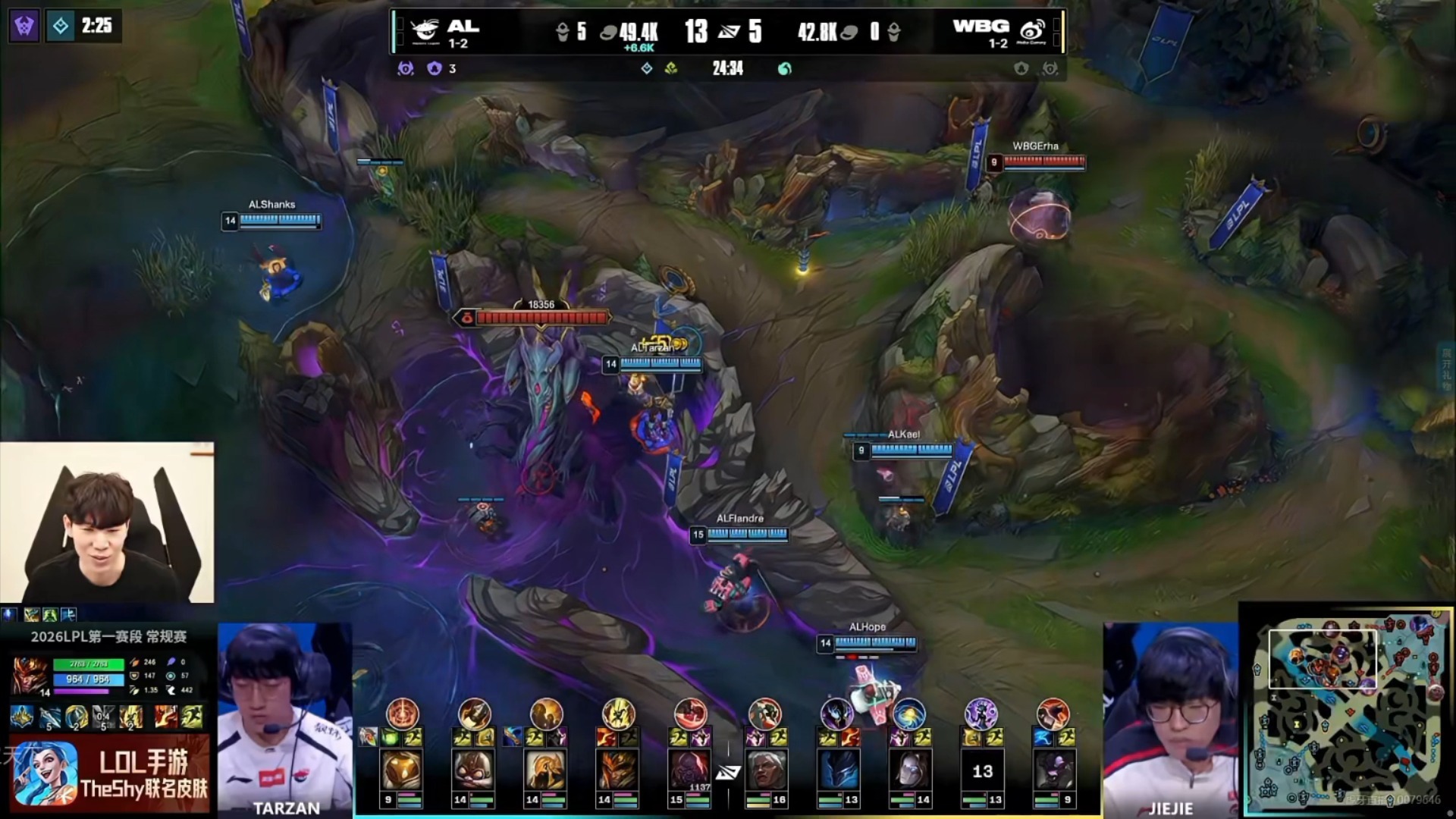Select the champion portrait in the stats panel
The image size is (1456, 819).
point(30,676)
